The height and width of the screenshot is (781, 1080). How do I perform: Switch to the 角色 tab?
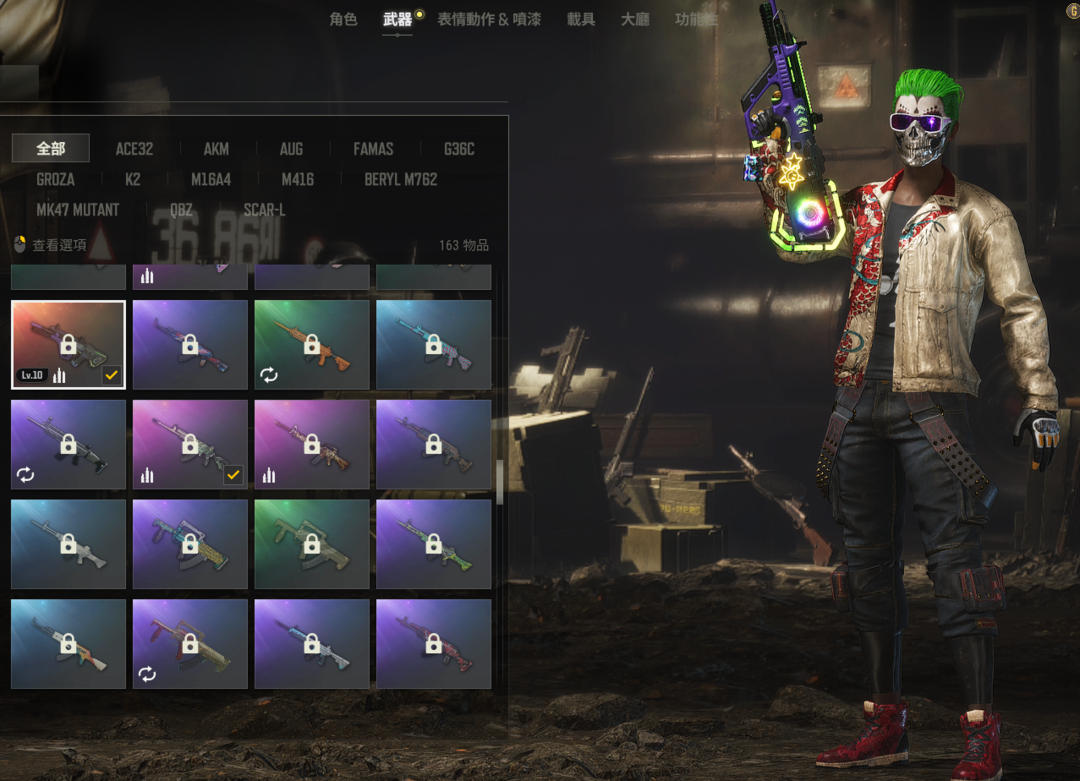click(x=343, y=19)
